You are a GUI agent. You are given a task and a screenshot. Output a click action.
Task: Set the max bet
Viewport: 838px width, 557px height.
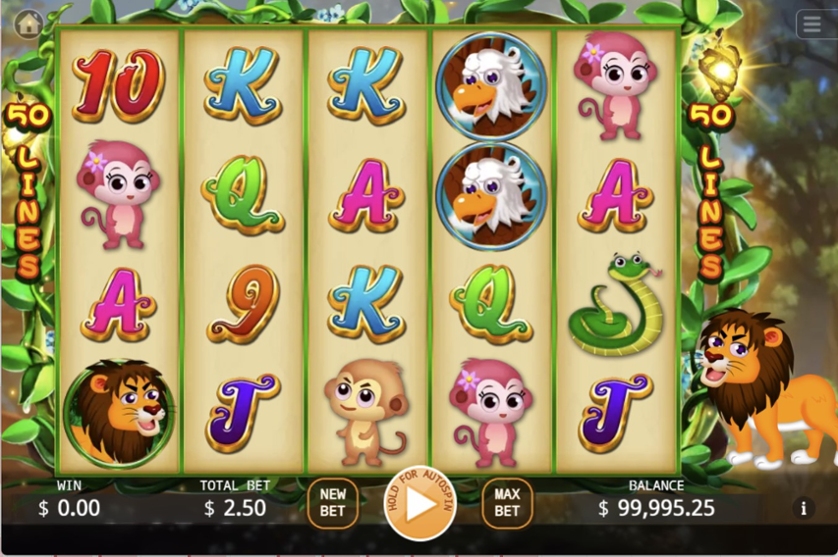[507, 503]
